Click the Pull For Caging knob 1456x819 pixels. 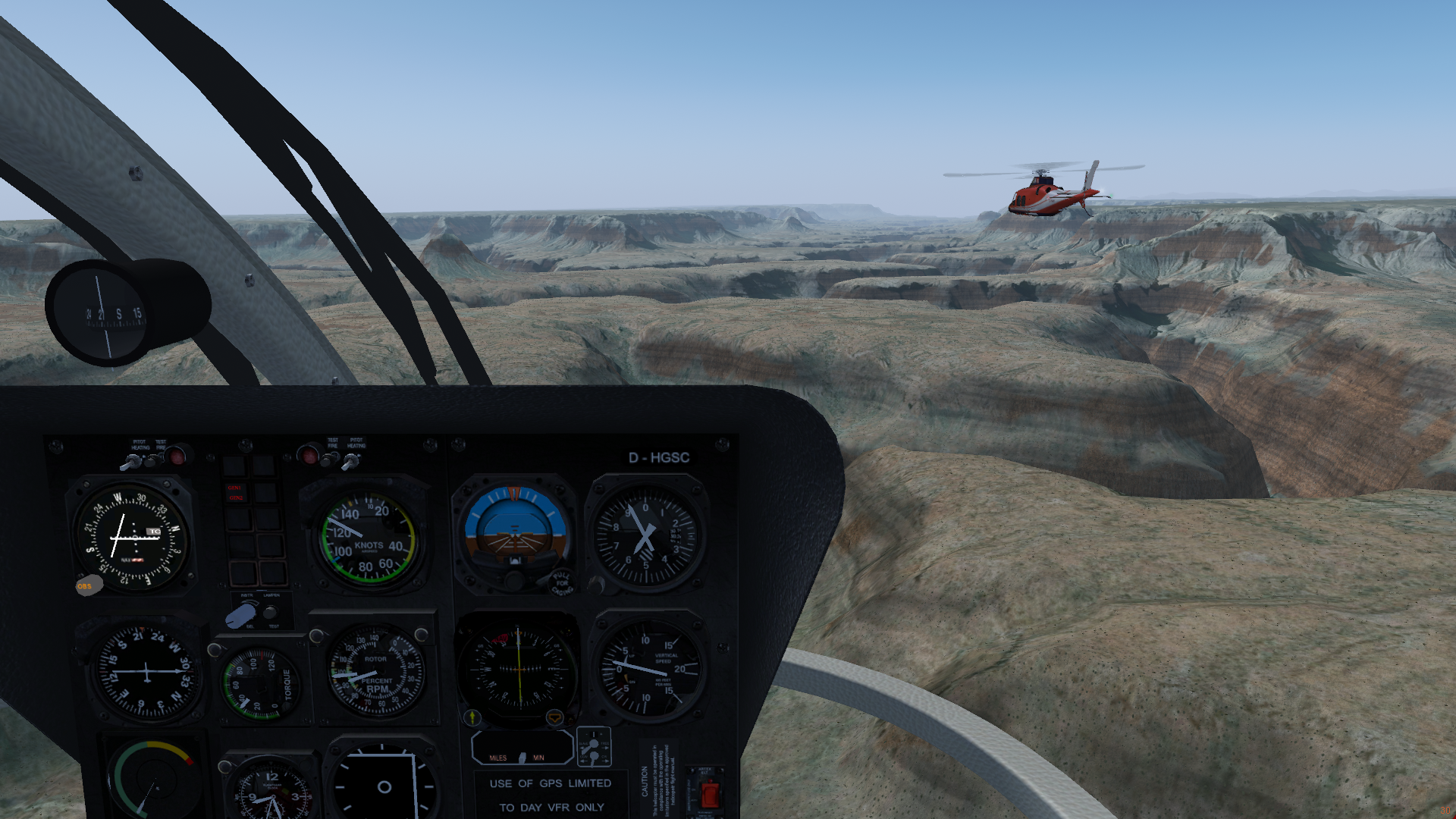click(x=561, y=582)
